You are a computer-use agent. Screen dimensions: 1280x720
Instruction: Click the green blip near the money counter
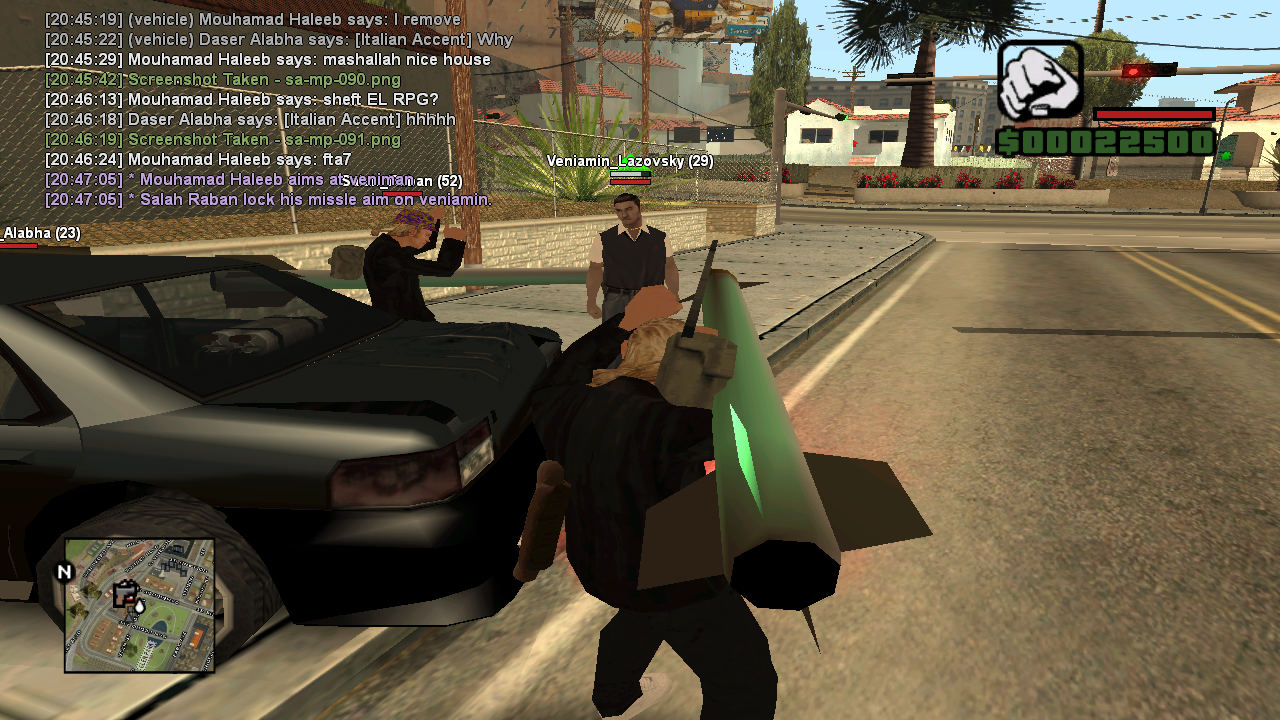[x=1226, y=156]
